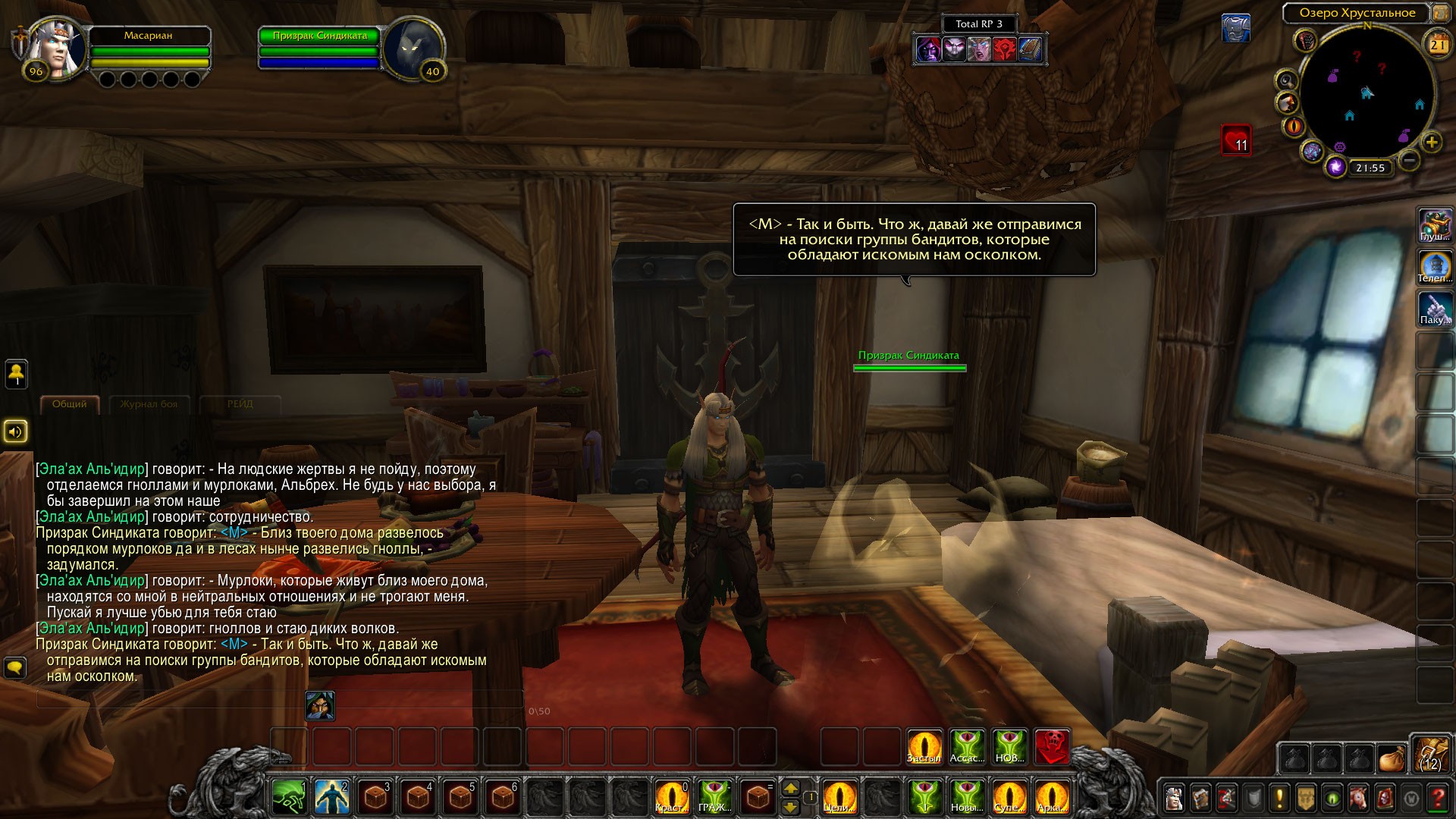Screen dimensions: 1456x819
Task: Open the yellow chat bubble menu button
Action: pyautogui.click(x=15, y=667)
